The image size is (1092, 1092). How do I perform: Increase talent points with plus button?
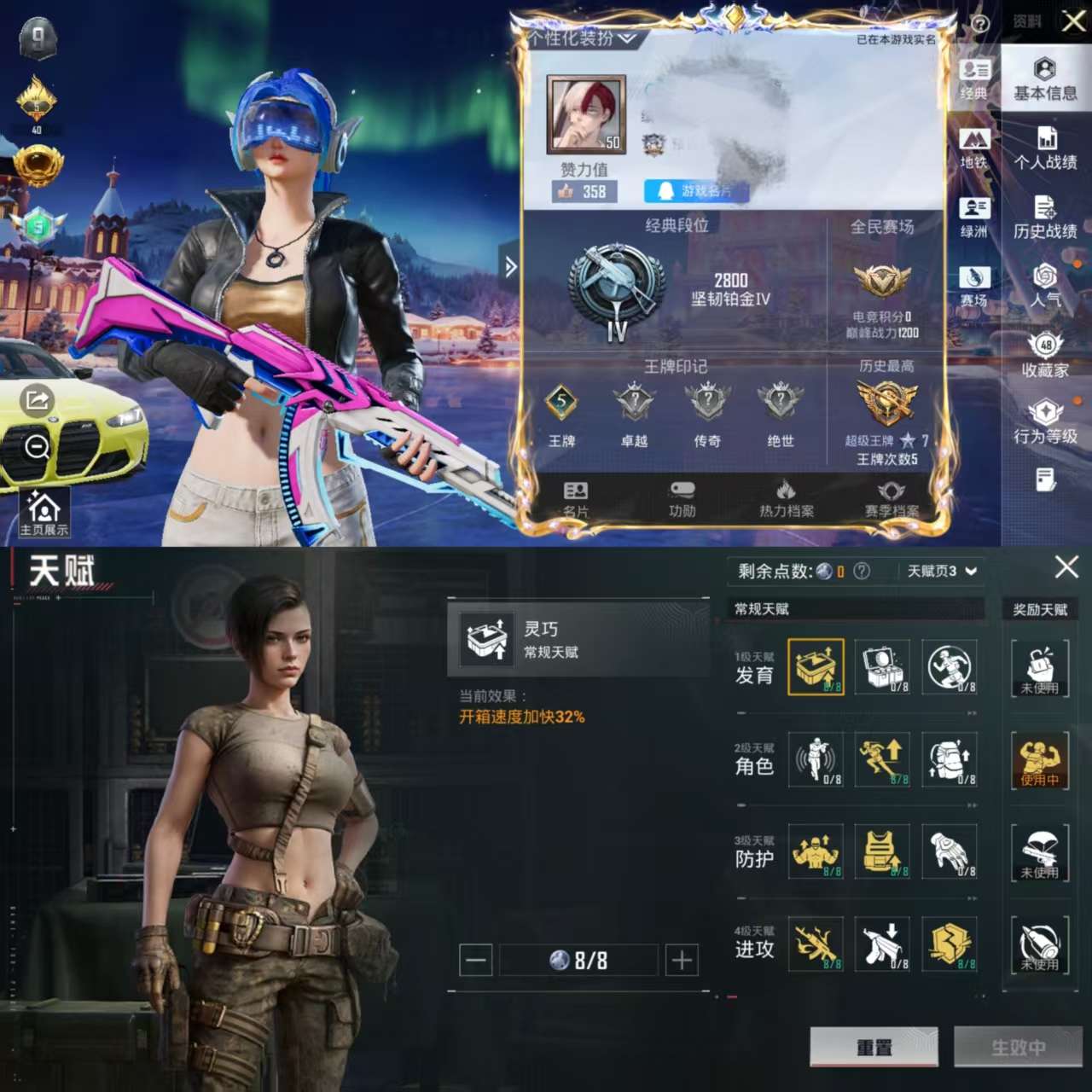[682, 961]
